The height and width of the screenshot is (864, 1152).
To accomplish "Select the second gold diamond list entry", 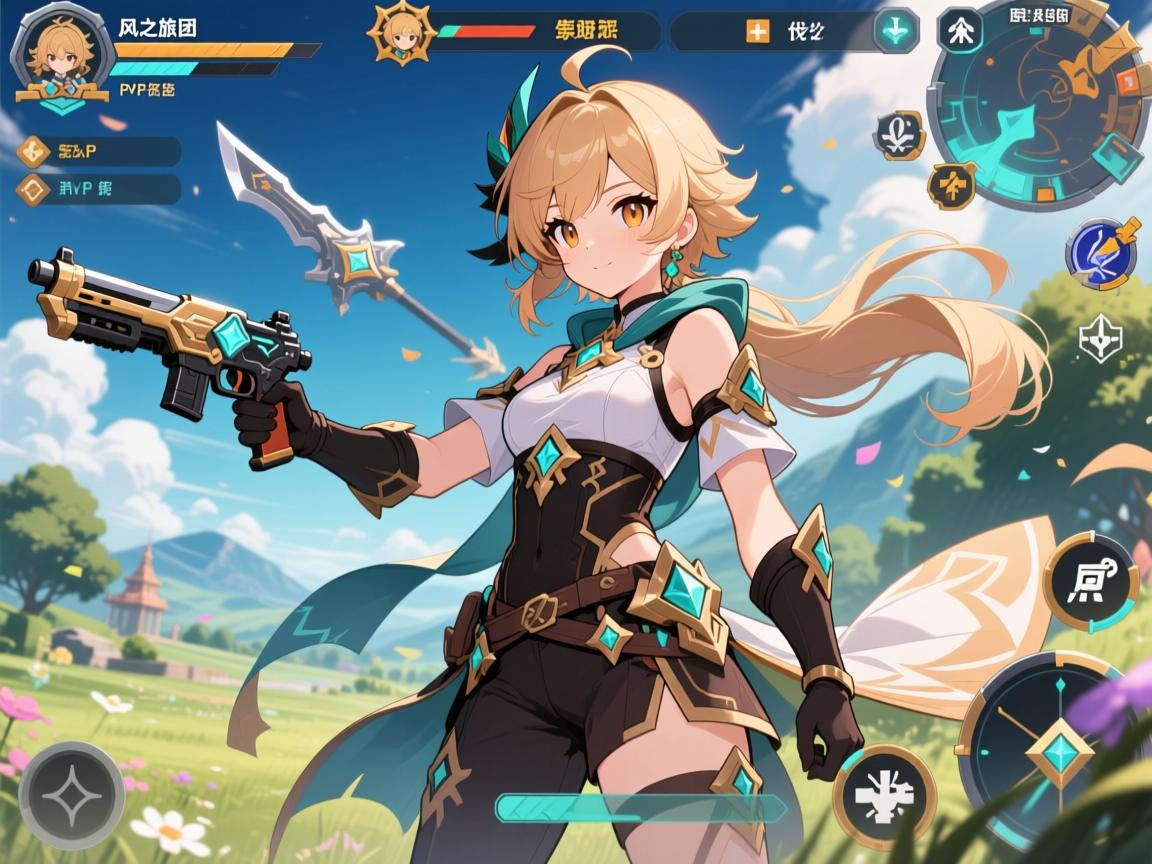I will (x=34, y=189).
